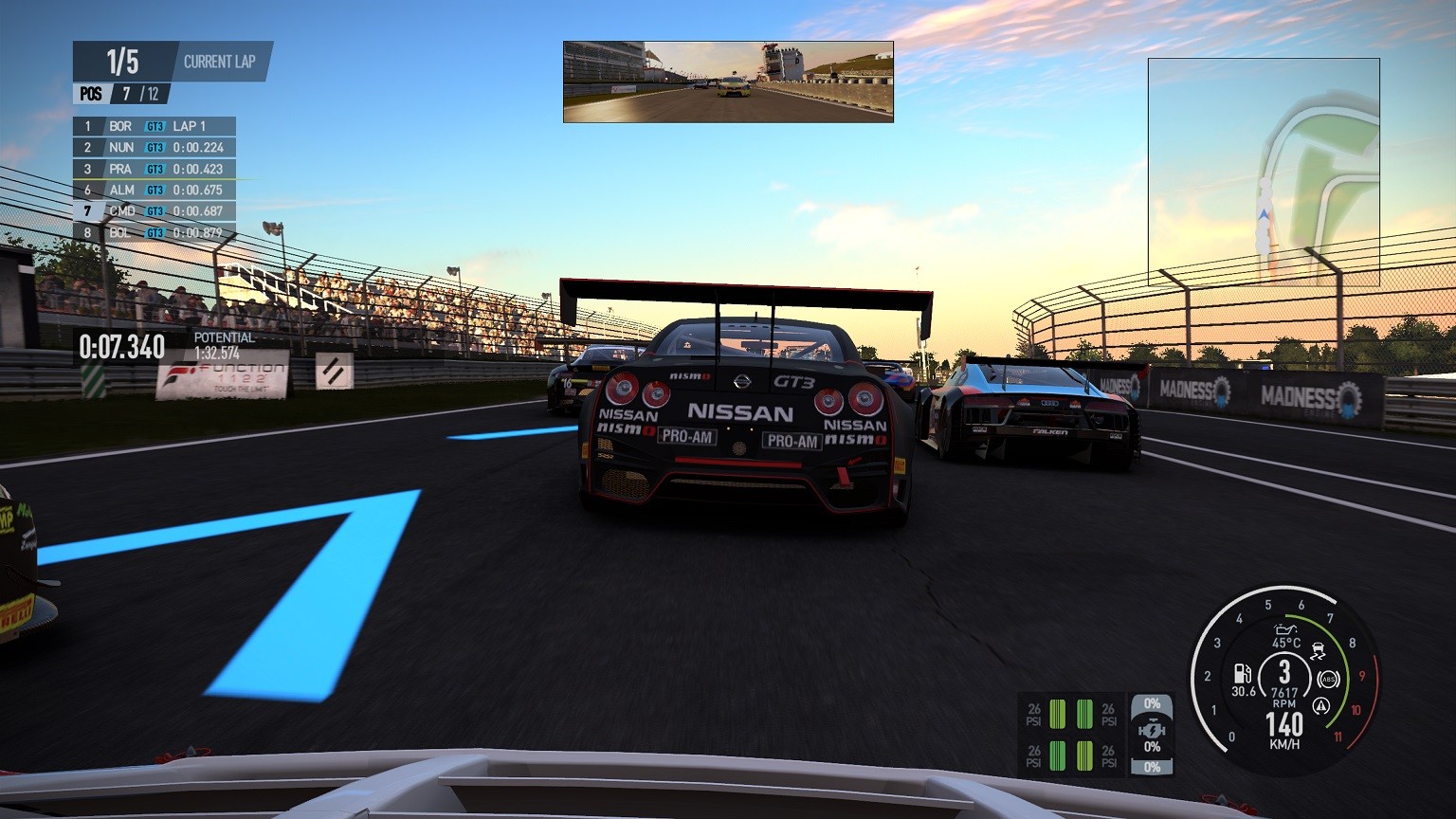Viewport: 1456px width, 819px height.
Task: Toggle the ABS indicator icon
Action: (1328, 680)
